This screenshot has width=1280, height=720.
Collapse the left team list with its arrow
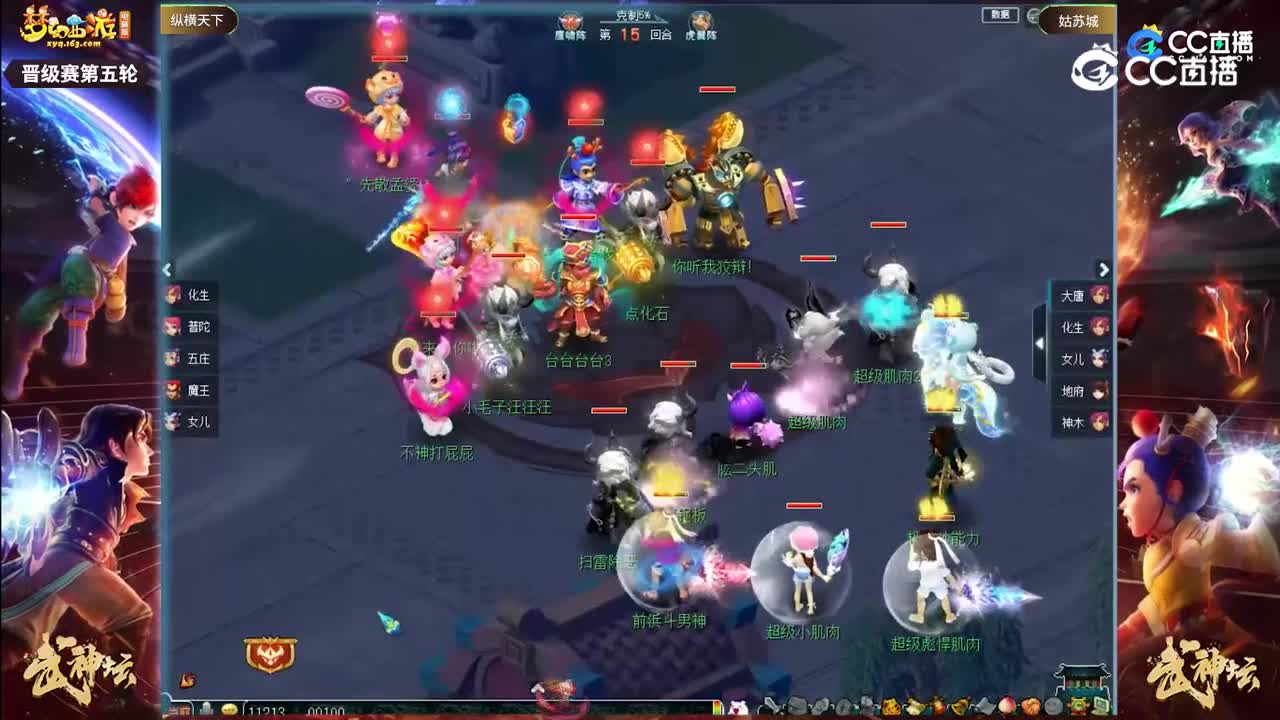pyautogui.click(x=168, y=270)
